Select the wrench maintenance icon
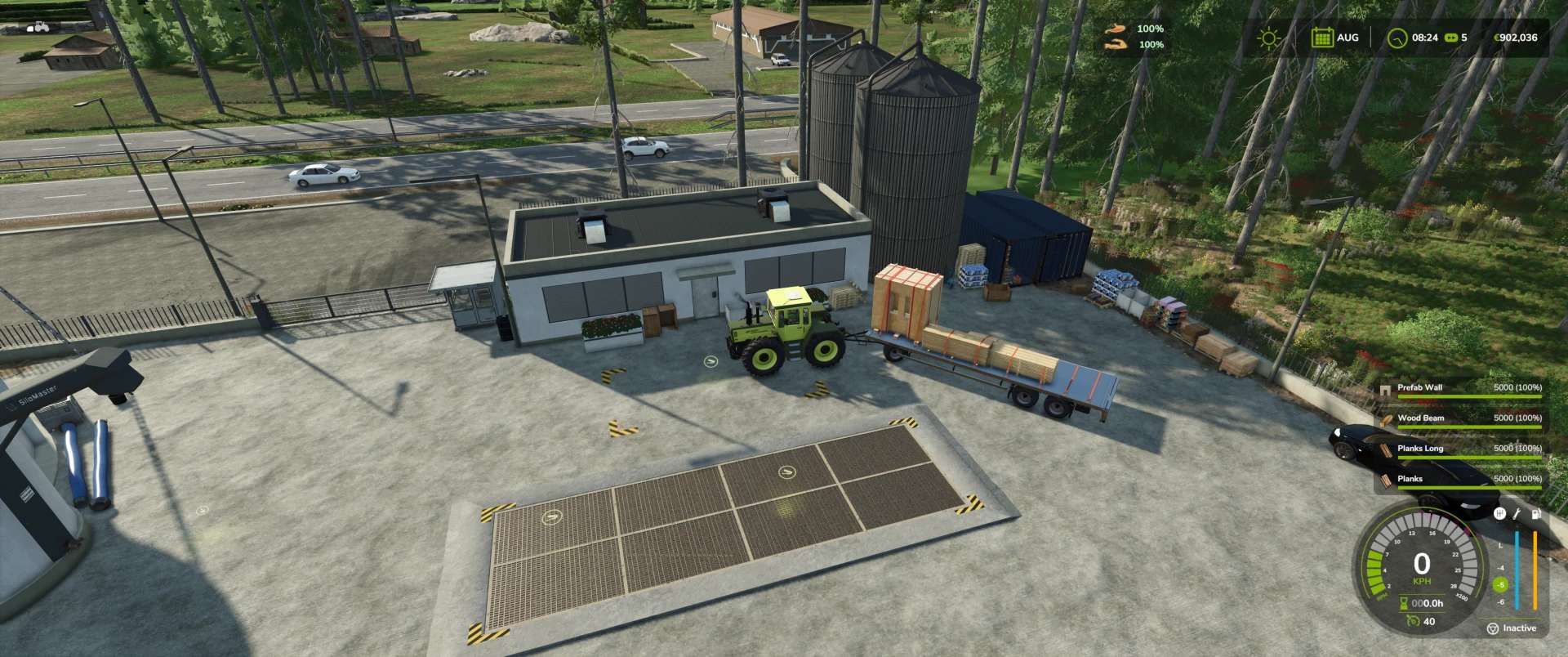Viewport: 1568px width, 657px height. point(1517,514)
